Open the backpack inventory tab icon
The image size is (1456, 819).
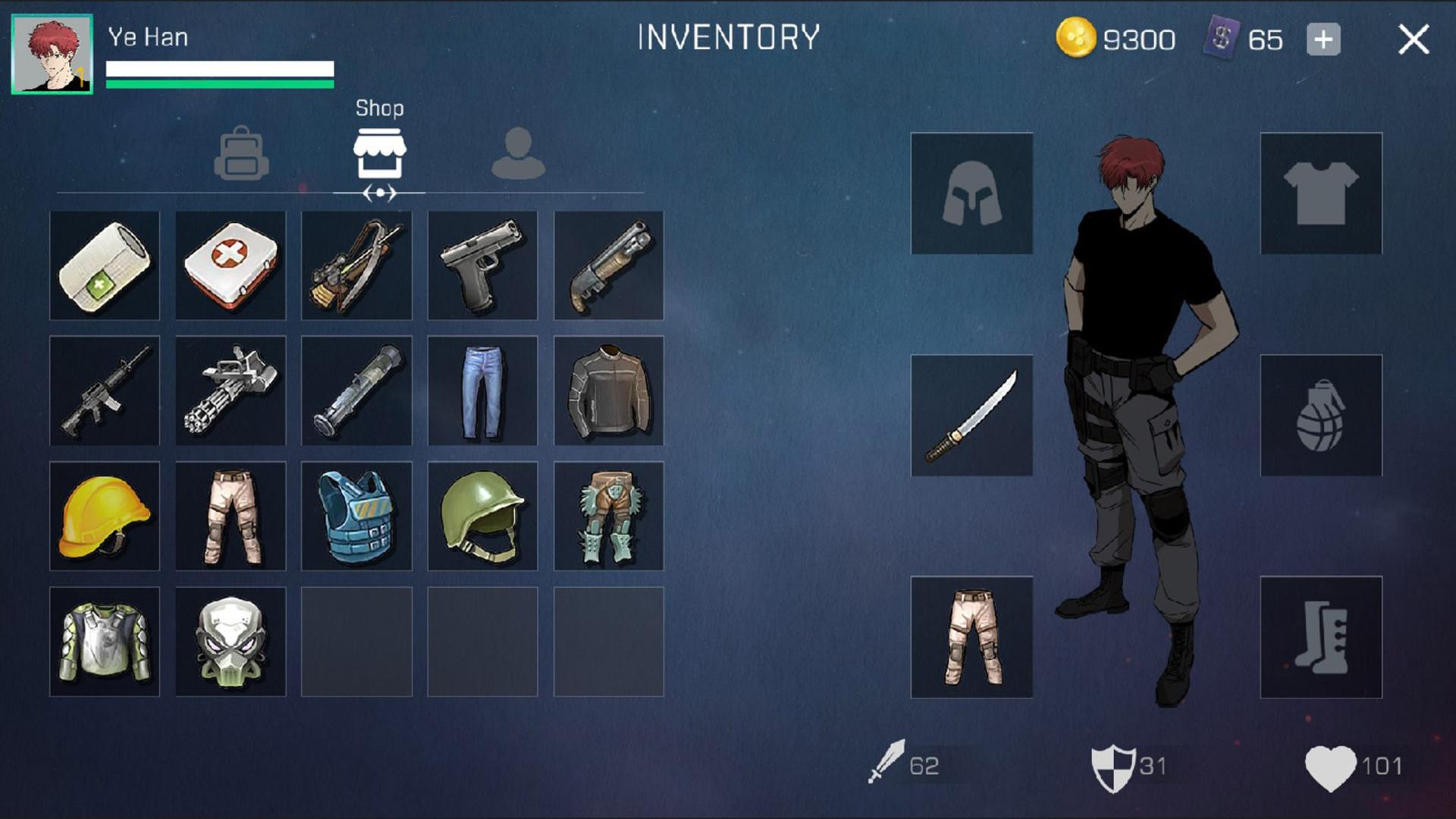[x=241, y=155]
